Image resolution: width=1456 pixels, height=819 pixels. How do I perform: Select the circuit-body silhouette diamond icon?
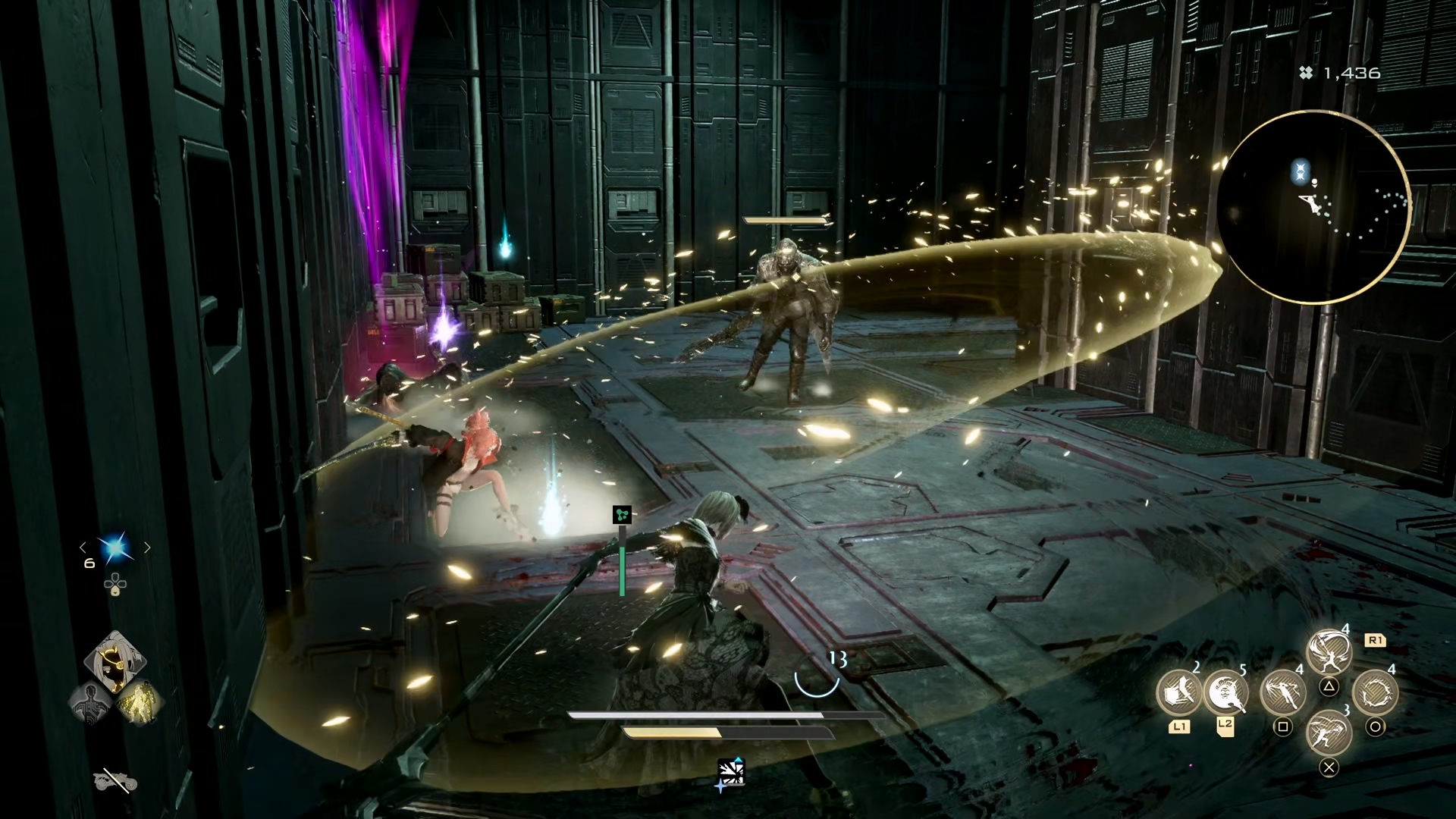pyautogui.click(x=90, y=703)
